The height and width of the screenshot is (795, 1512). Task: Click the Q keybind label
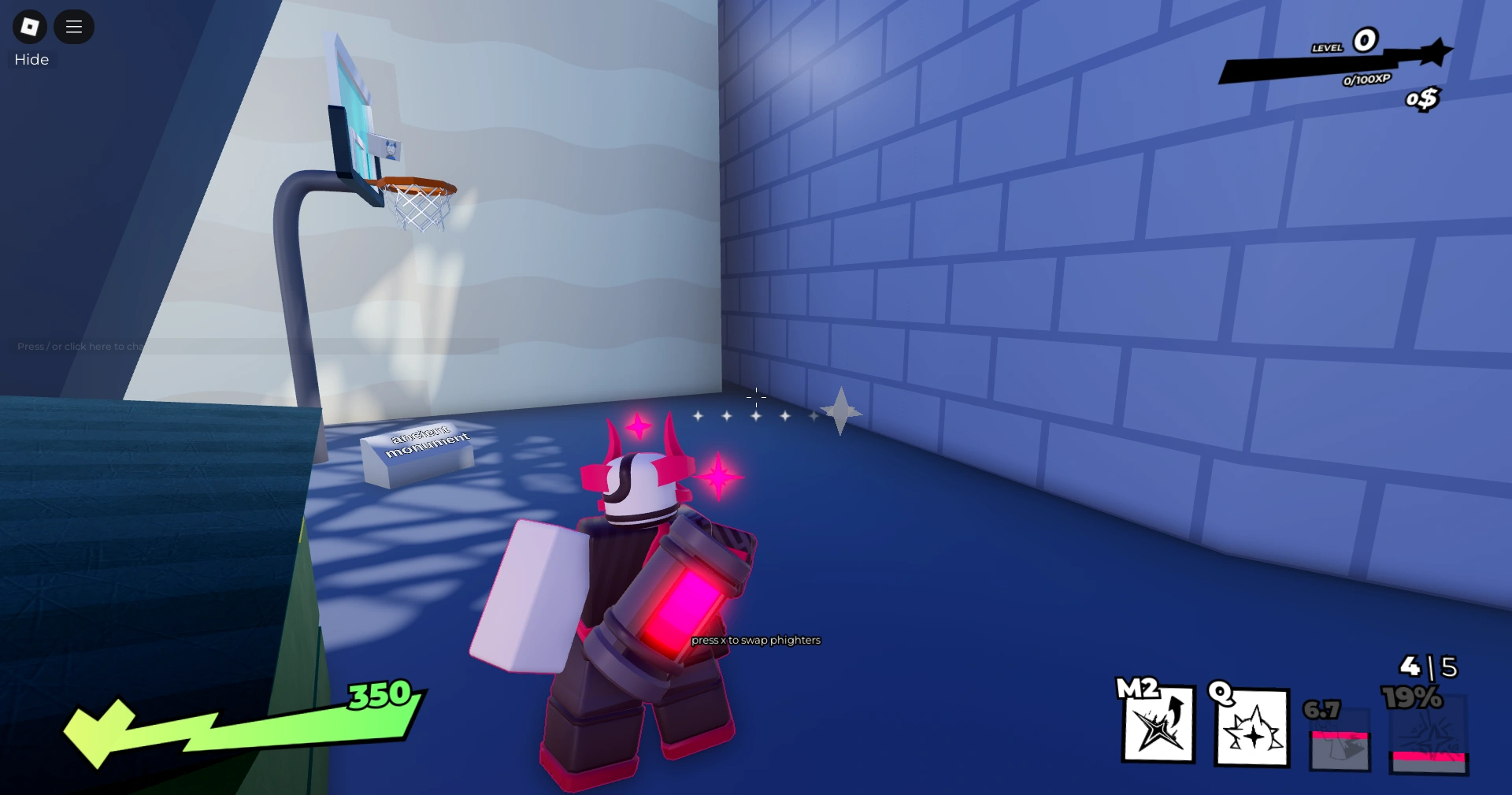click(x=1220, y=694)
